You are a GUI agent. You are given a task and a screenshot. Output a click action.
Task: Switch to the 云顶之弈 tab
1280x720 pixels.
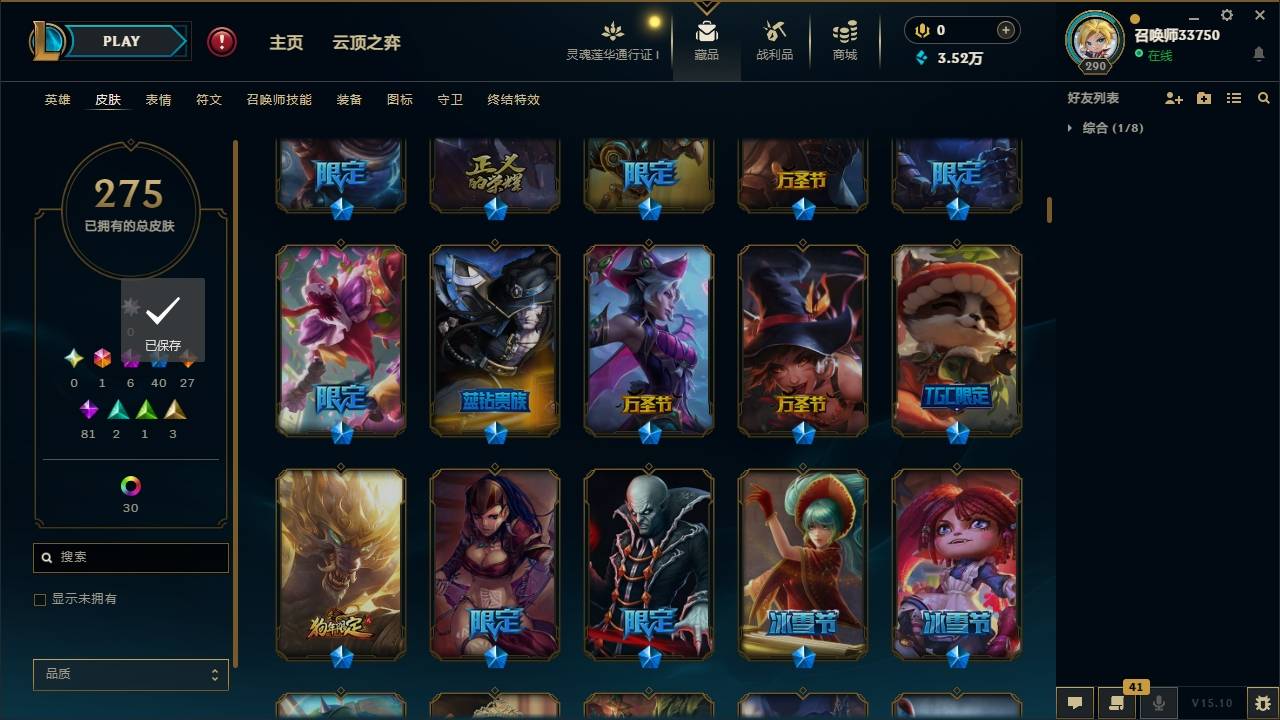pyautogui.click(x=366, y=42)
